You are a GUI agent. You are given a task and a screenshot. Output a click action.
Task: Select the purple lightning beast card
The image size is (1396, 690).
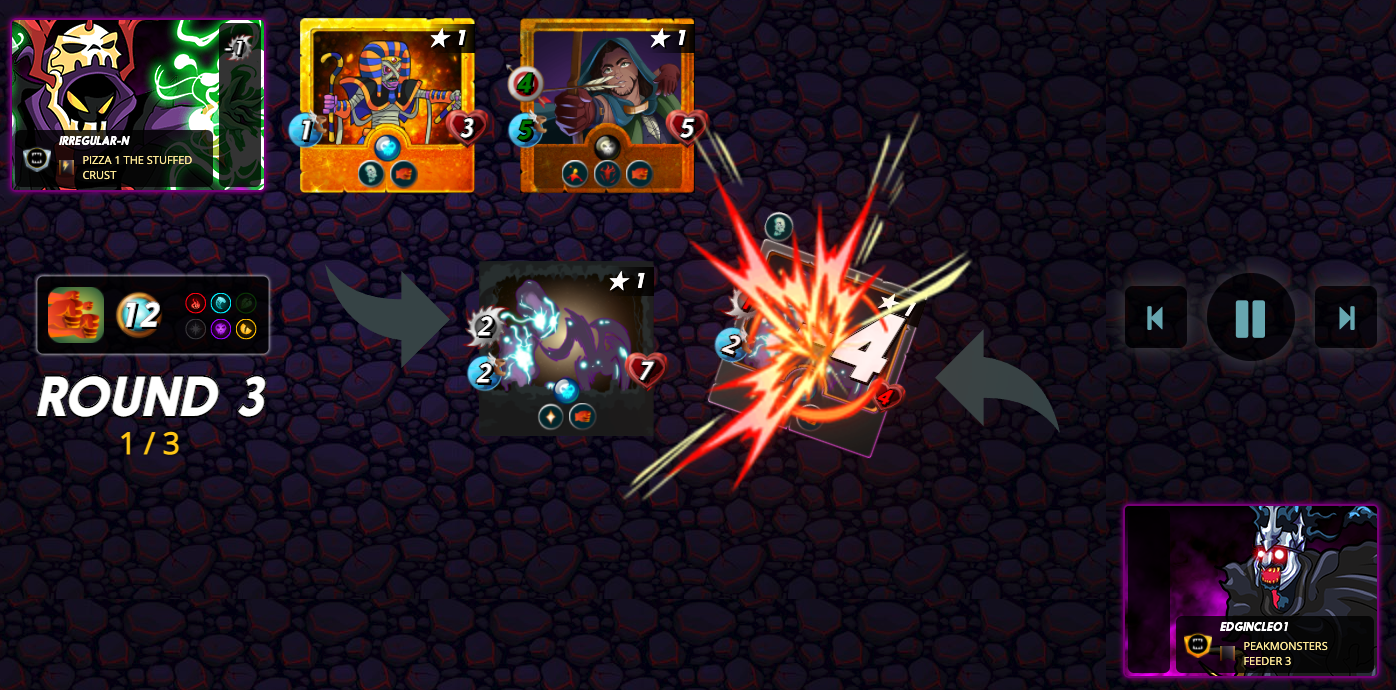[566, 348]
